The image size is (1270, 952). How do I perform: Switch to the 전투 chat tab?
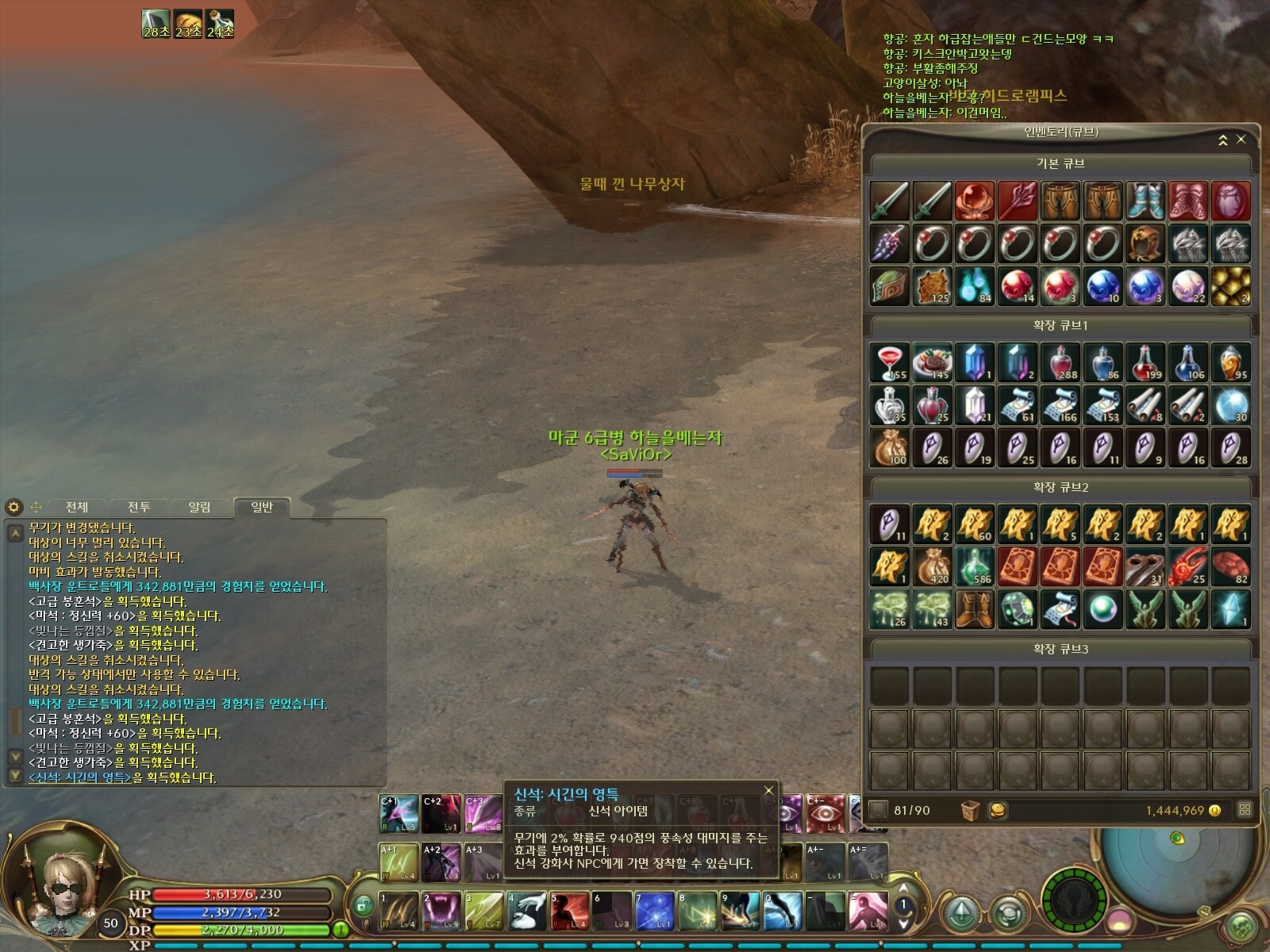coord(139,507)
